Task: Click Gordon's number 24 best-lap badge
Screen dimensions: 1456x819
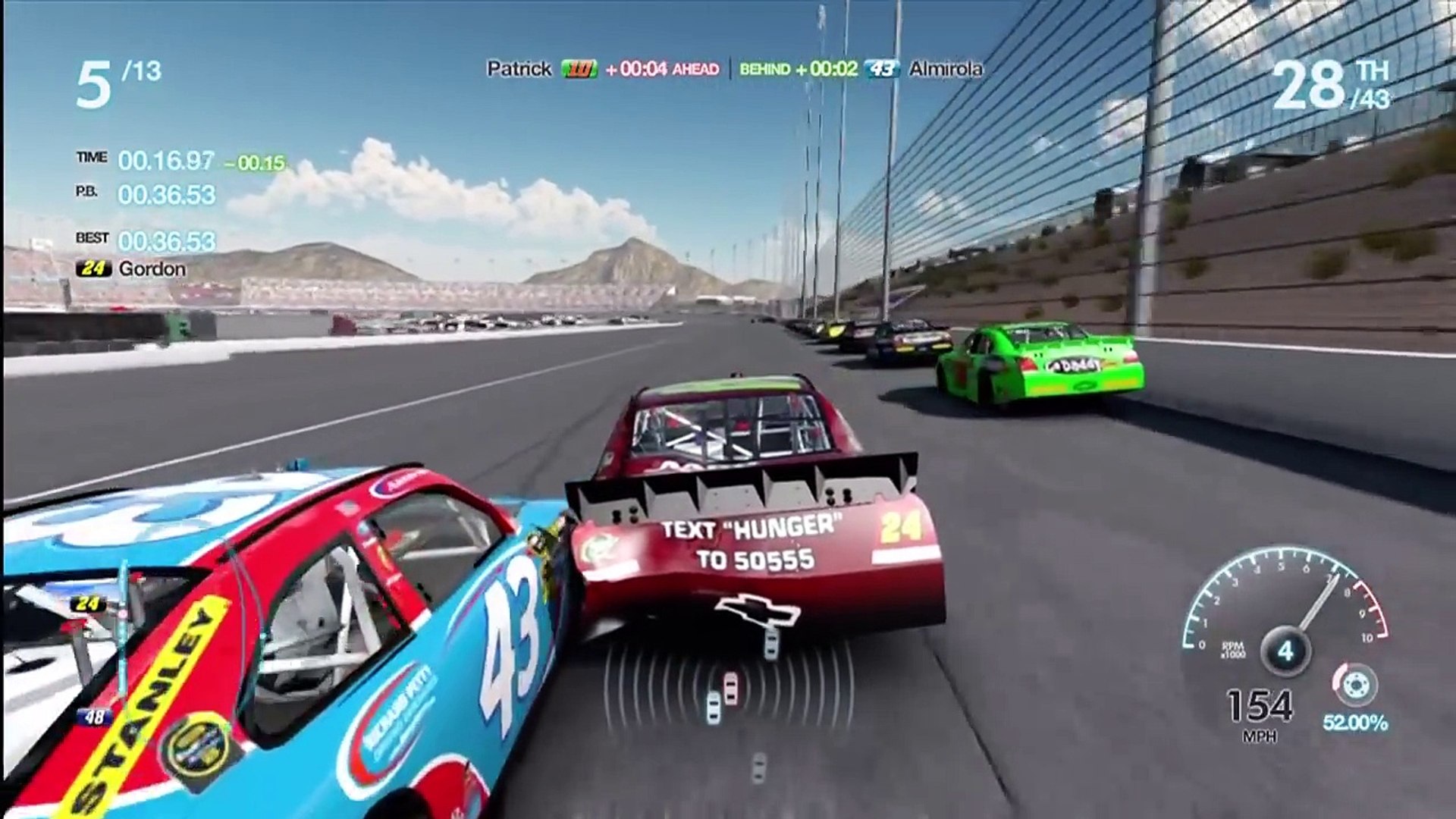Action: [x=93, y=268]
